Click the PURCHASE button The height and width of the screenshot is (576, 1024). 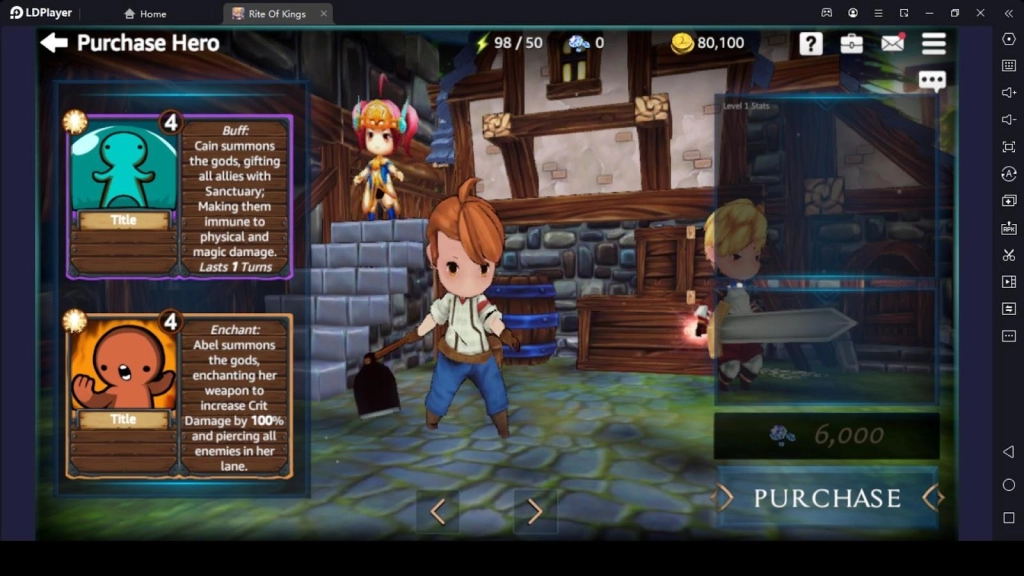(x=827, y=498)
